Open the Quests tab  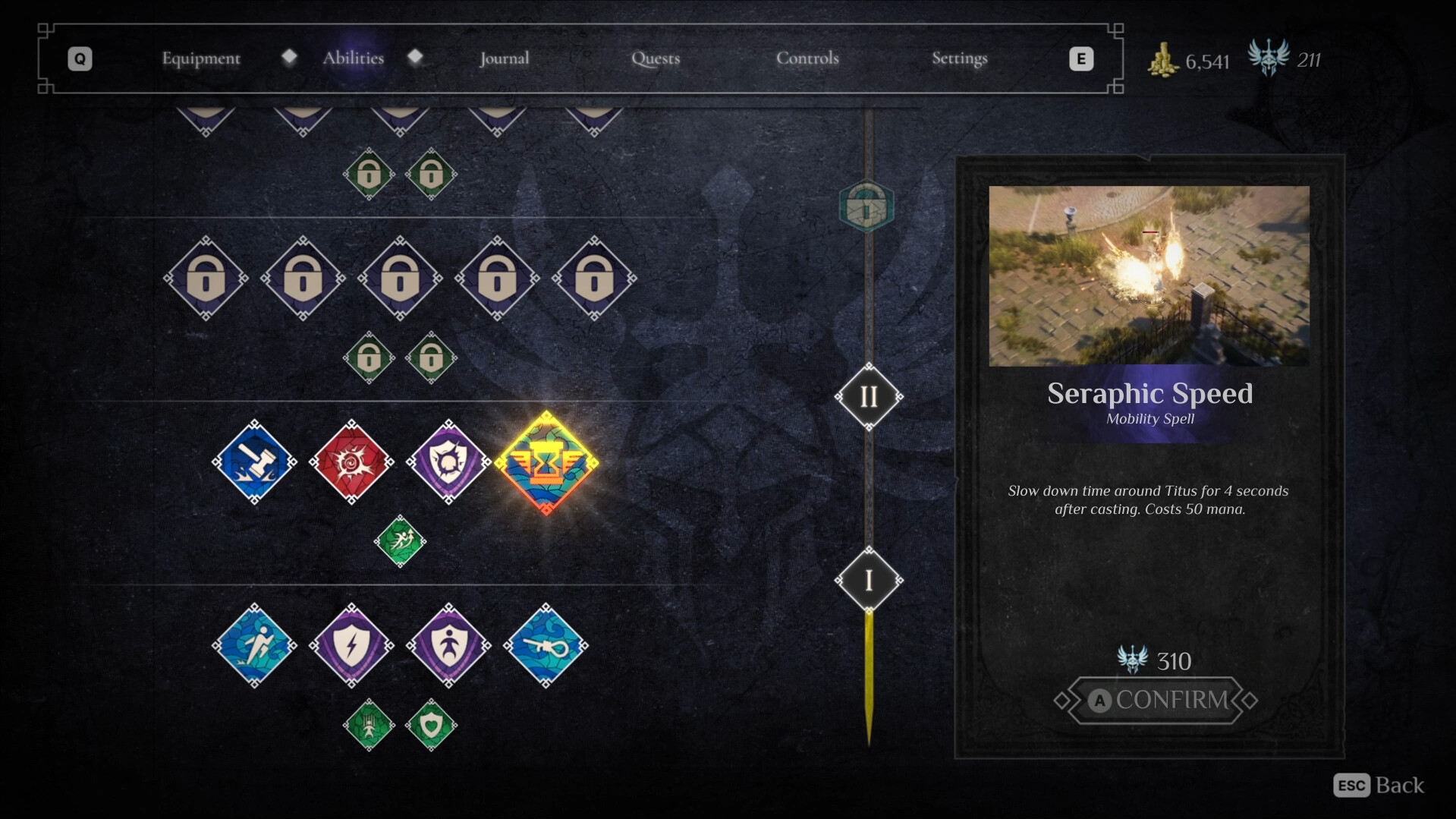point(655,58)
